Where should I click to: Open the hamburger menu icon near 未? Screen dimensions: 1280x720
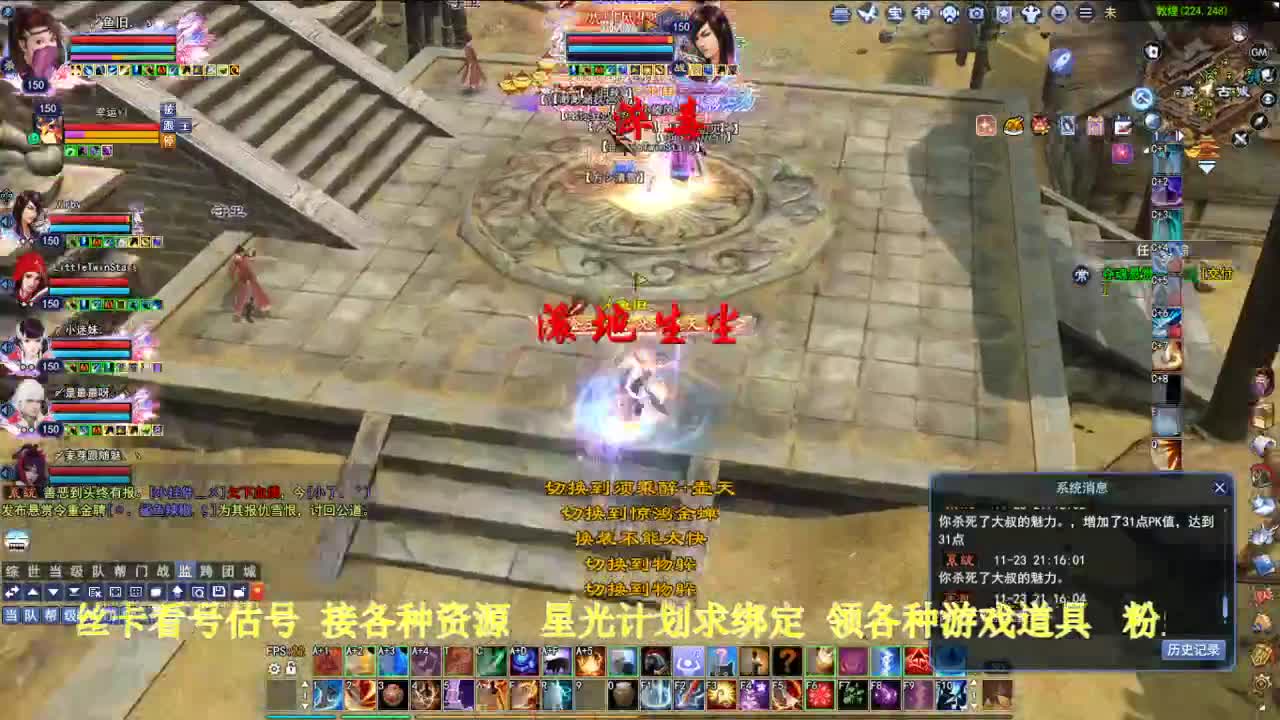click(1086, 13)
